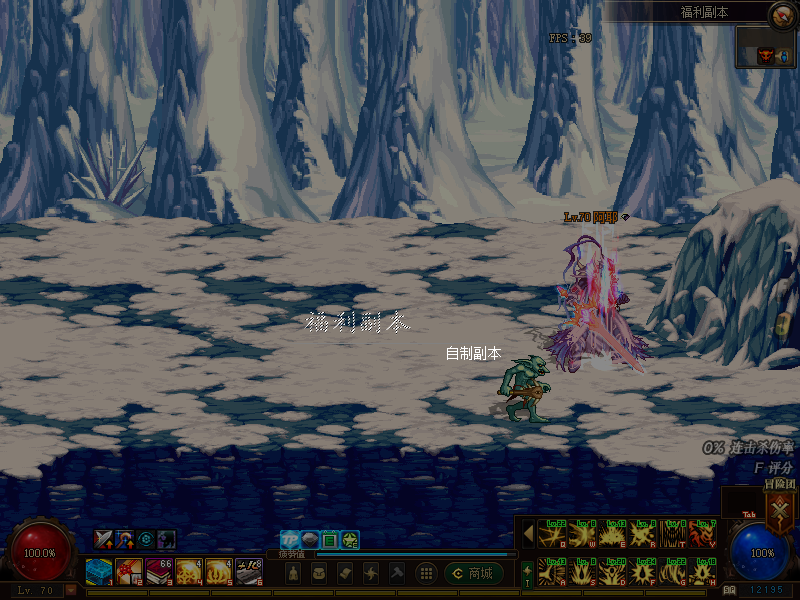Viewport: 800px width, 600px height.
Task: Activate the A-key skill icon
Action: tap(552, 571)
